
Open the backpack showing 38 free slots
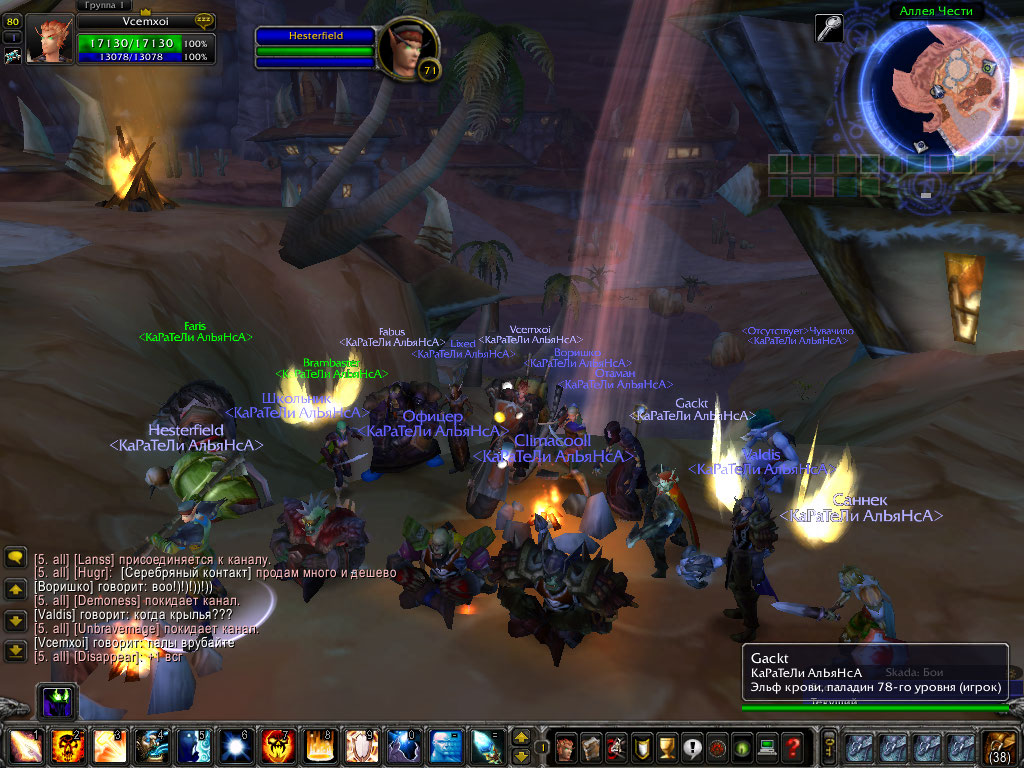tap(1000, 747)
